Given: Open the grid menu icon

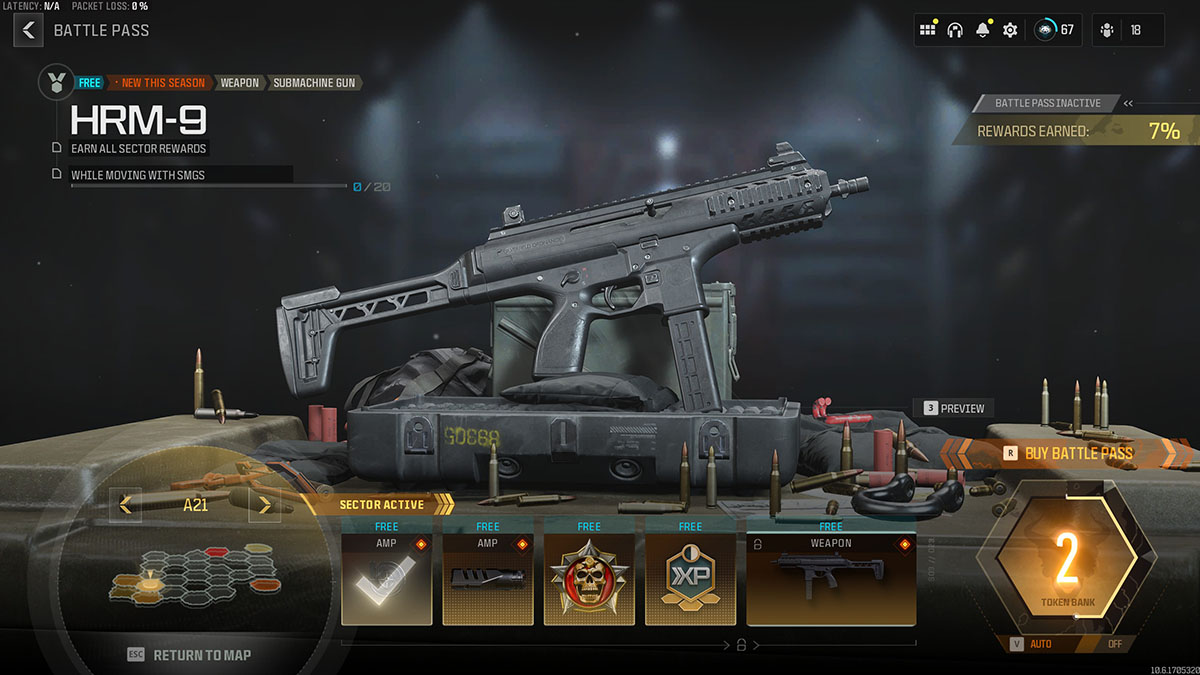Looking at the screenshot, I should pyautogui.click(x=927, y=30).
